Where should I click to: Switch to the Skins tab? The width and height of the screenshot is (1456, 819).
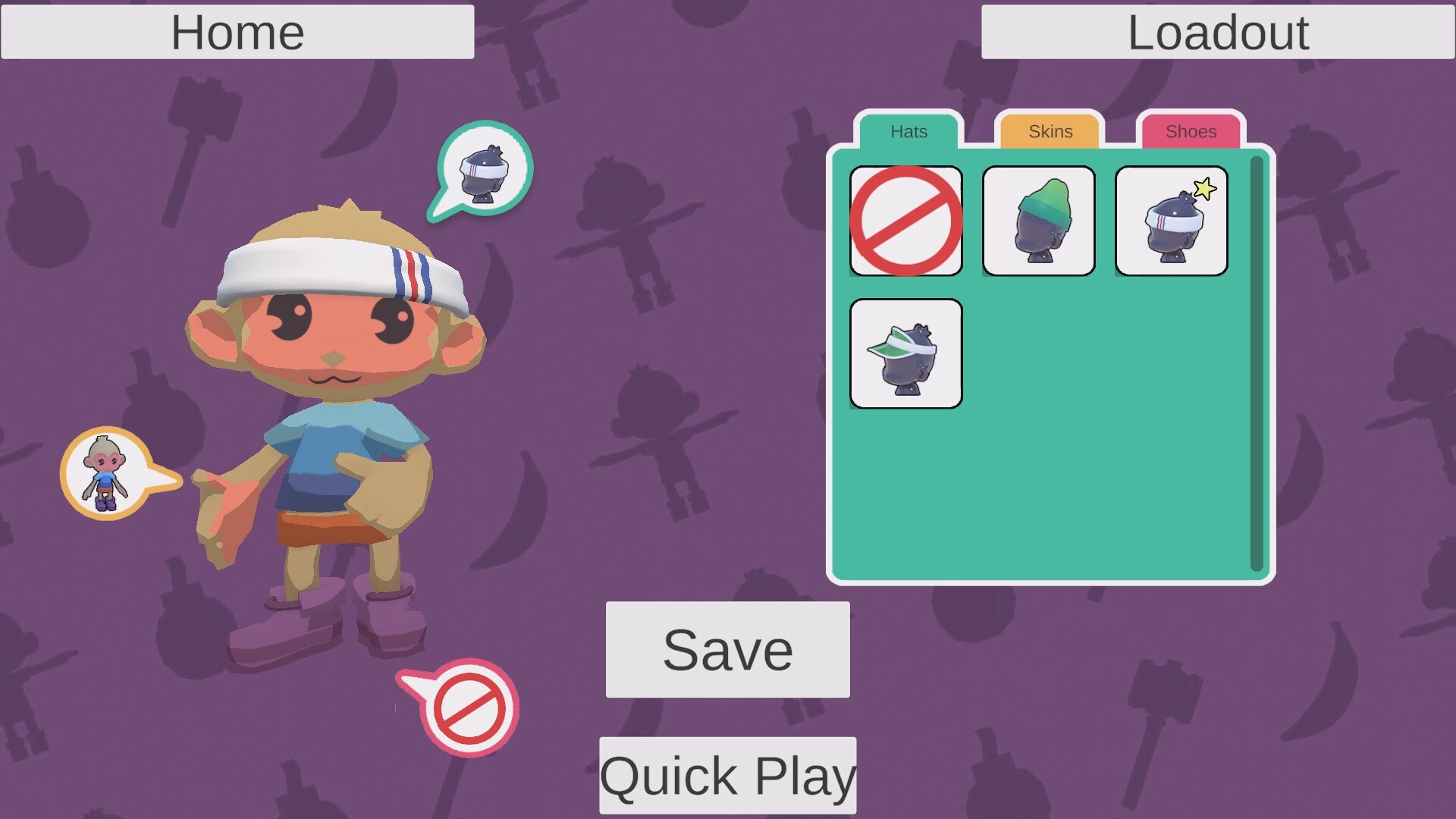[1050, 131]
